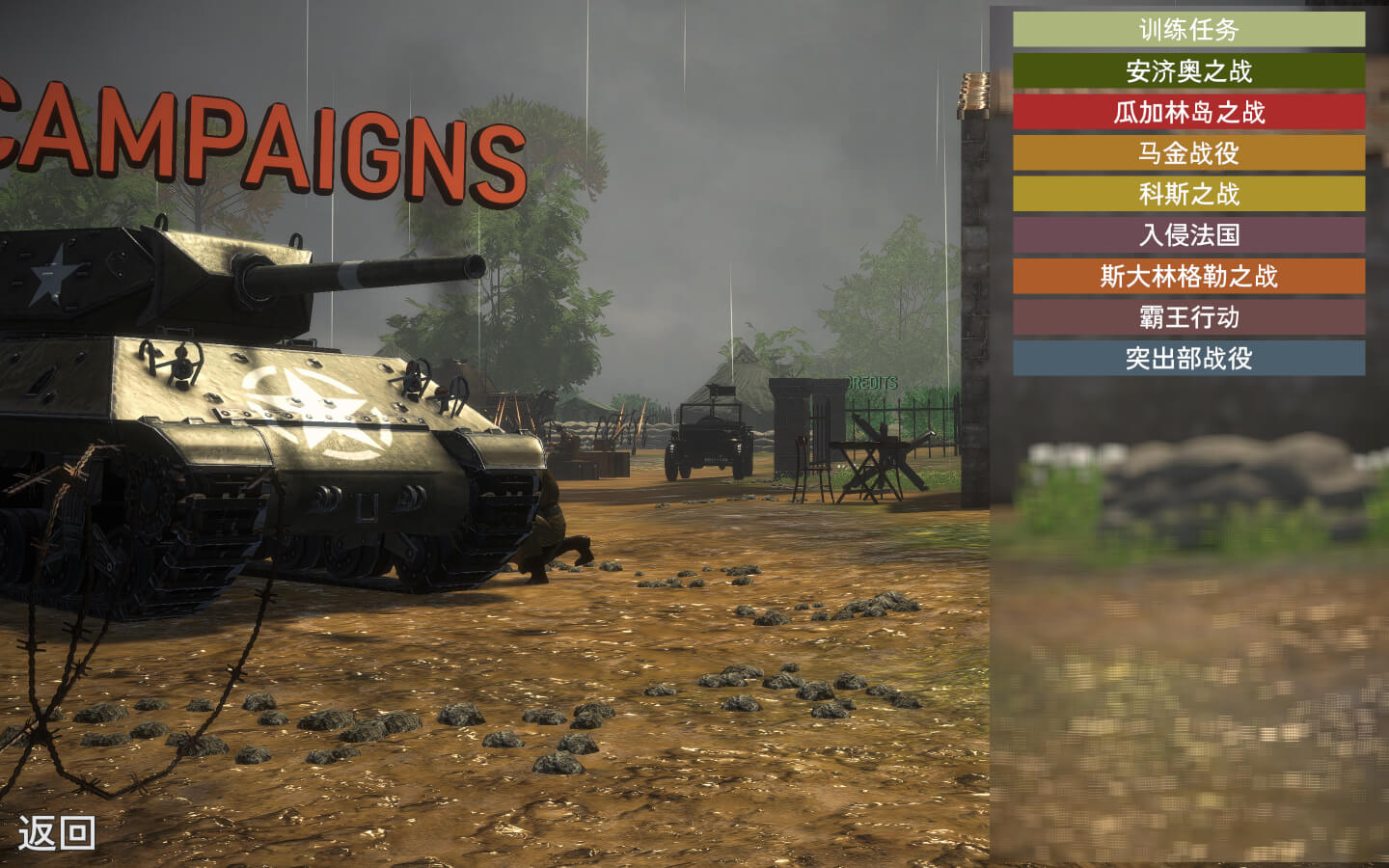Choose the 瓜加林岛之战 campaign
The width and height of the screenshot is (1389, 868).
(x=1188, y=112)
